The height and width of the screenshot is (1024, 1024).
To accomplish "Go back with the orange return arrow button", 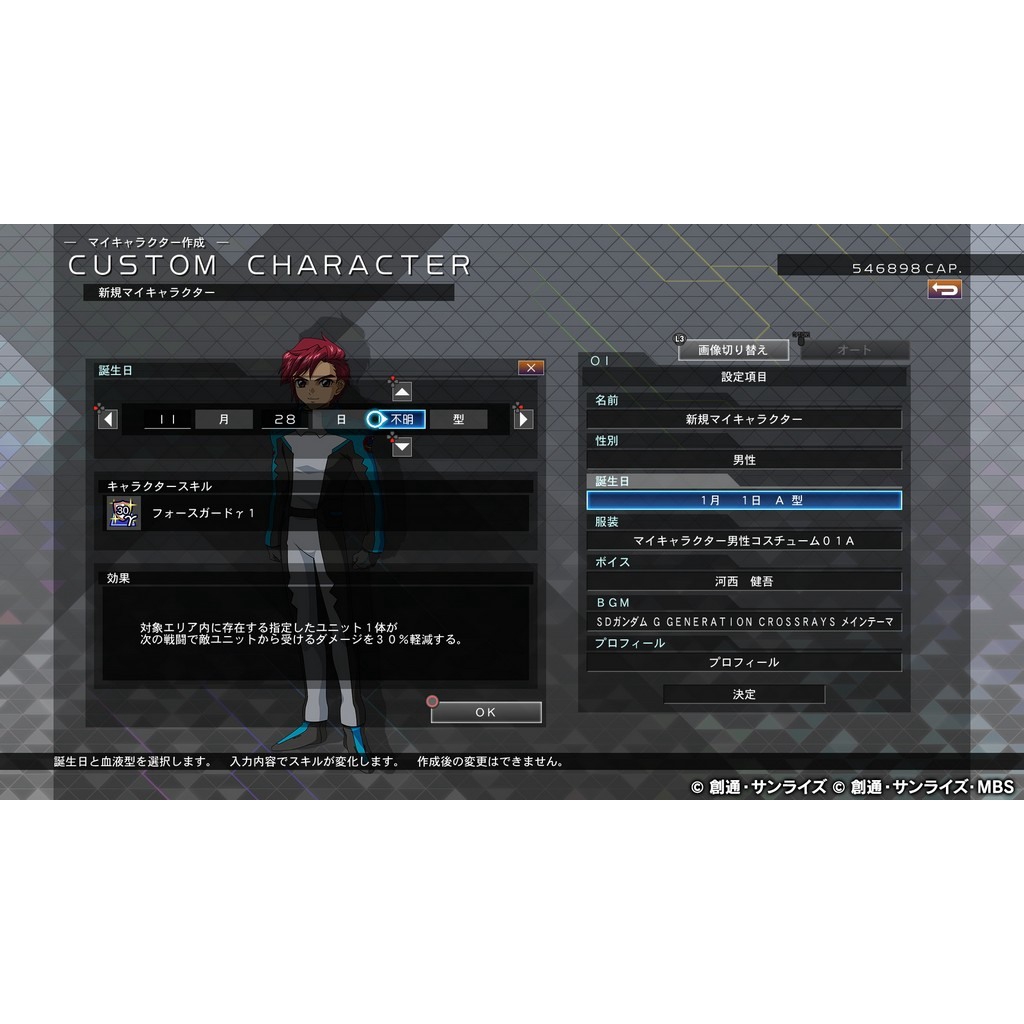I will 944,289.
